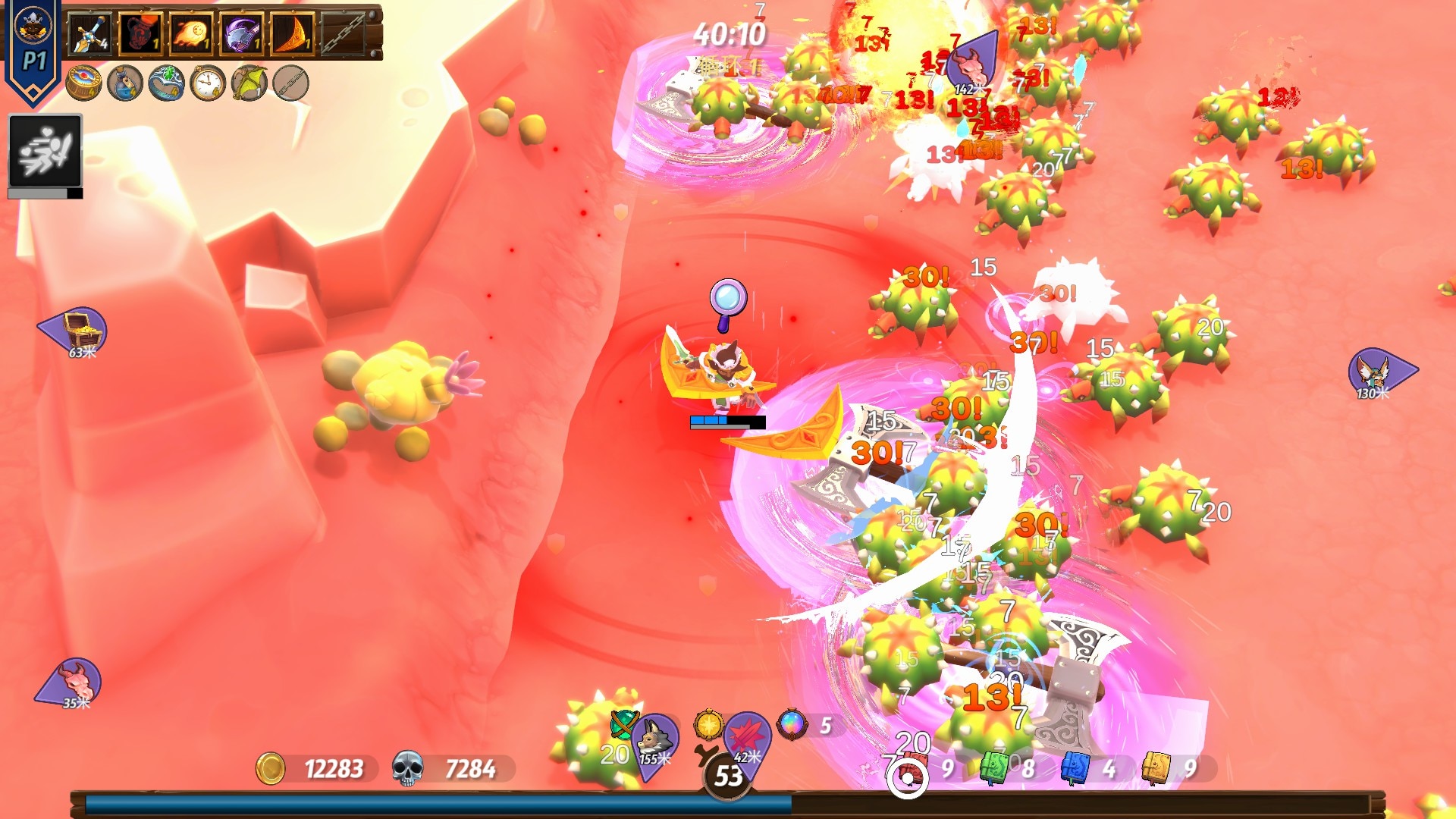Choose the yellow spellbook counter icon
Viewport: 1456px width, 819px height.
click(x=1156, y=768)
